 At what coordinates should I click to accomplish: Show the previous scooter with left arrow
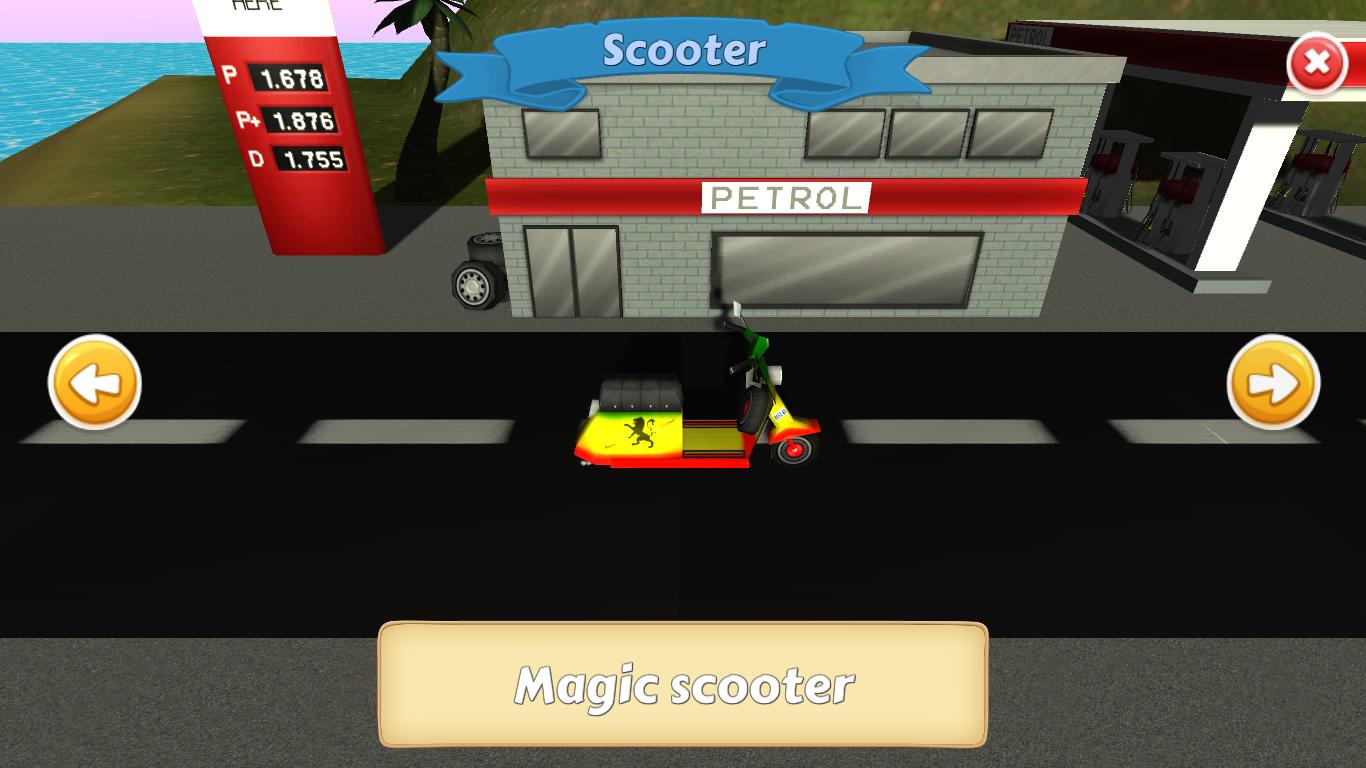[95, 383]
